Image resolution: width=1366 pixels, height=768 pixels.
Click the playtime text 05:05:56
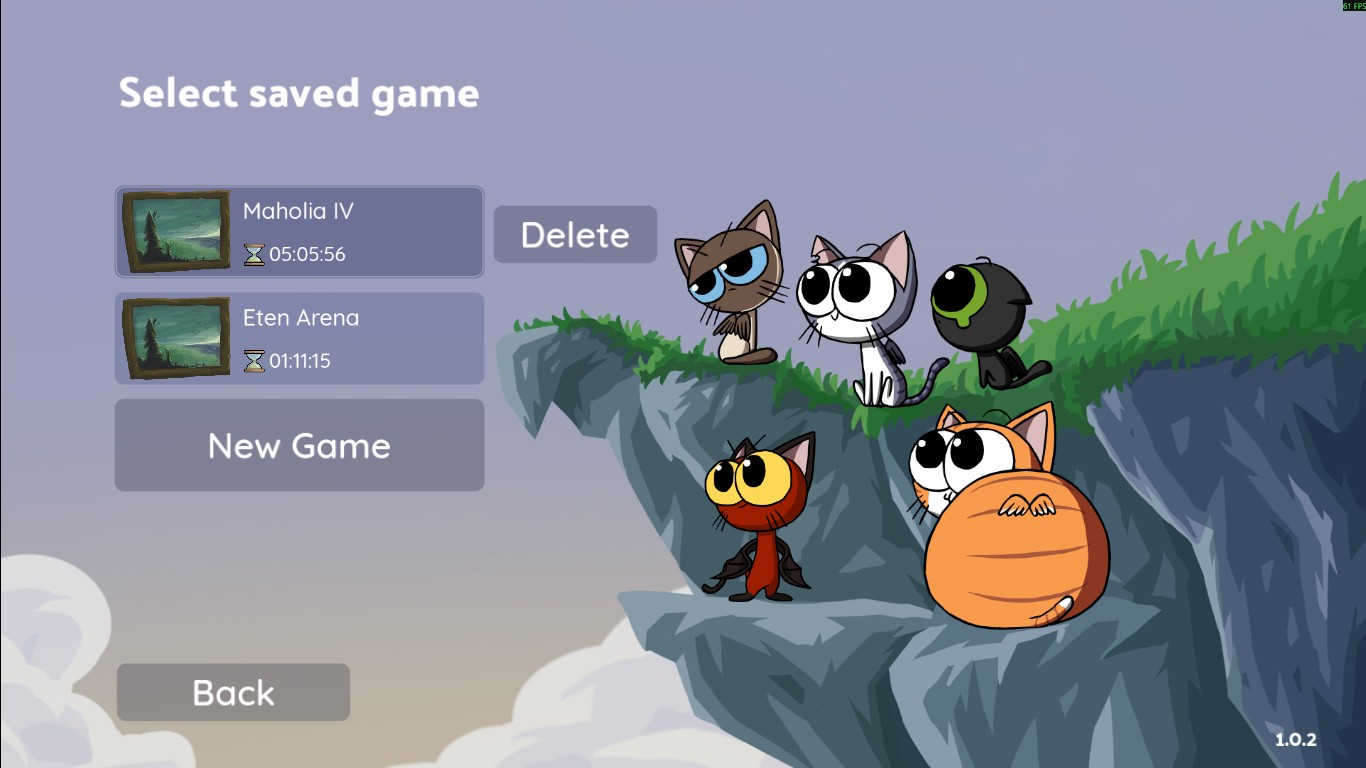click(306, 255)
